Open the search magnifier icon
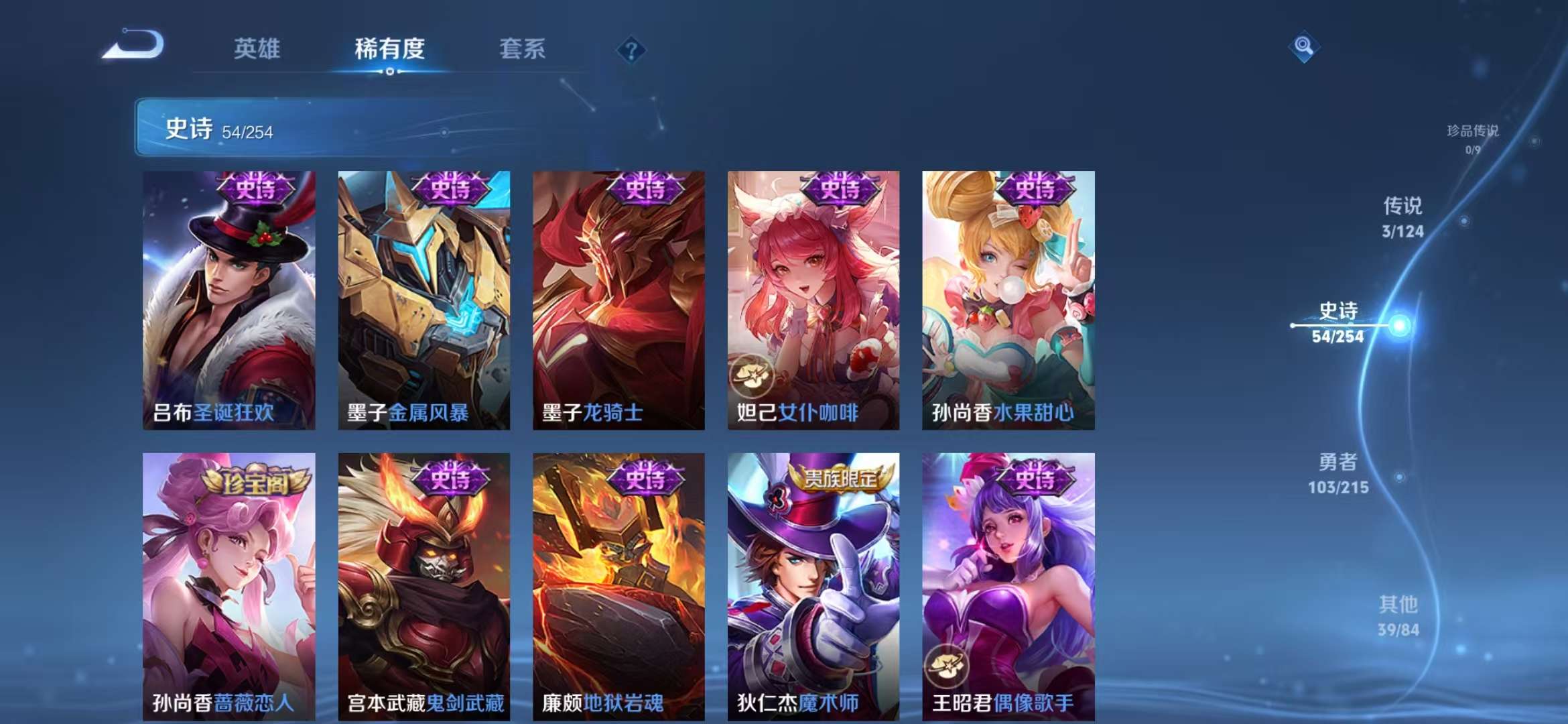 pos(1303,45)
